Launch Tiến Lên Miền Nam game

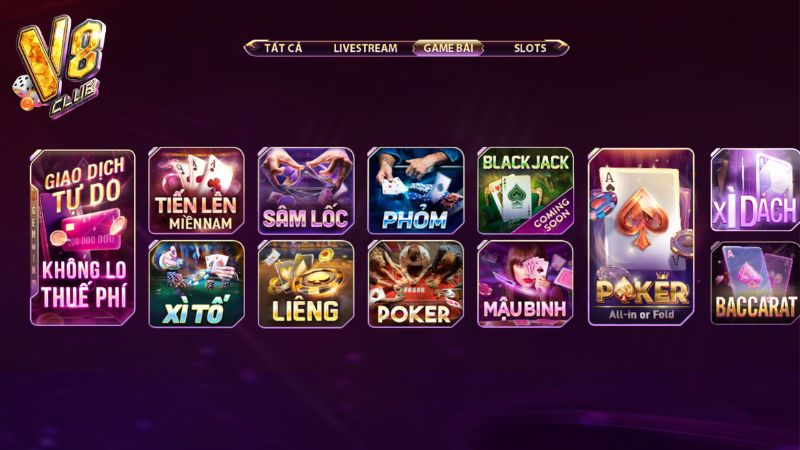coord(196,191)
